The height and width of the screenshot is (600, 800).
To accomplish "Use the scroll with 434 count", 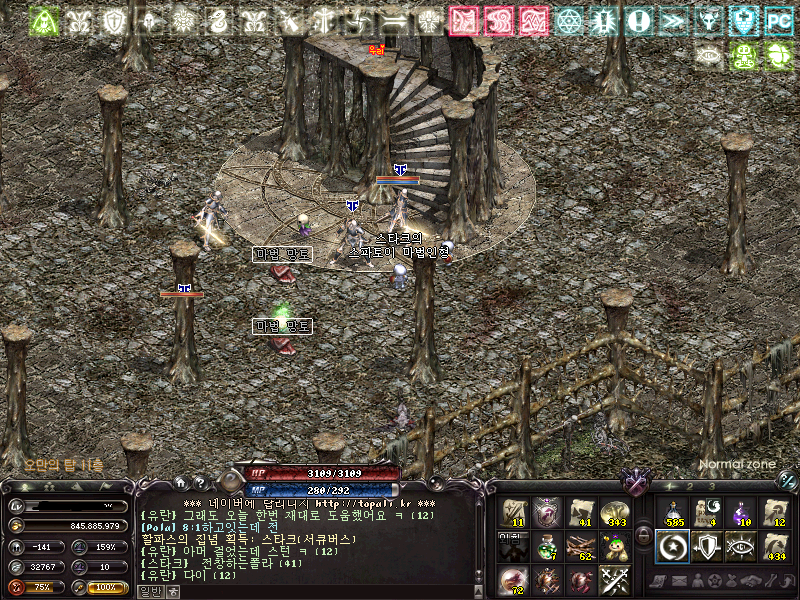I will 775,546.
